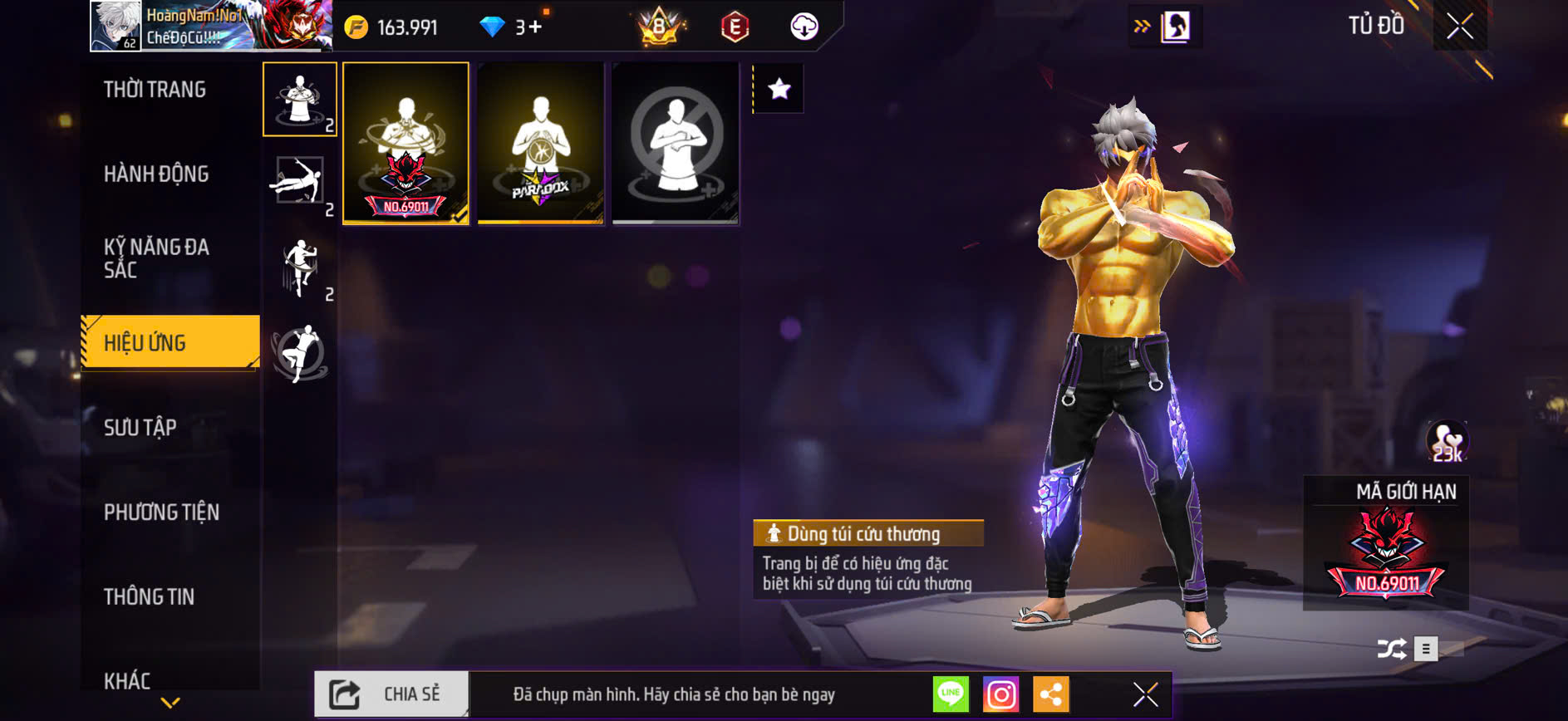
Task: Select the emote category icon with top hat
Action: pyautogui.click(x=299, y=100)
